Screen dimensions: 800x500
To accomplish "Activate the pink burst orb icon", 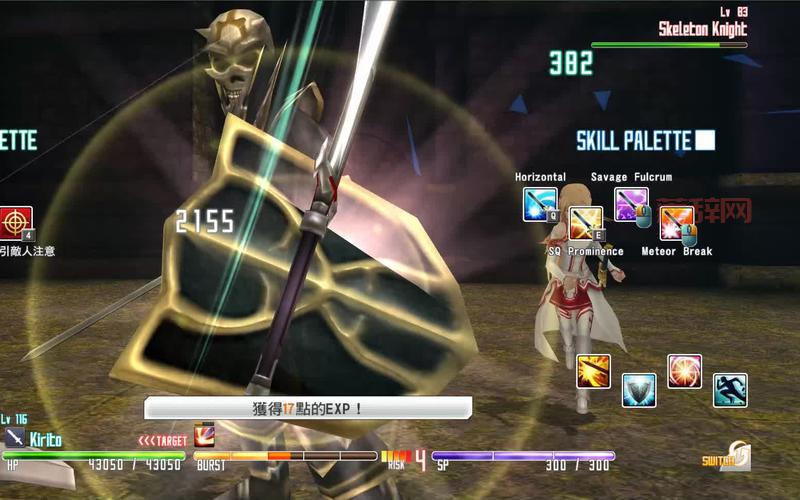I will (684, 371).
